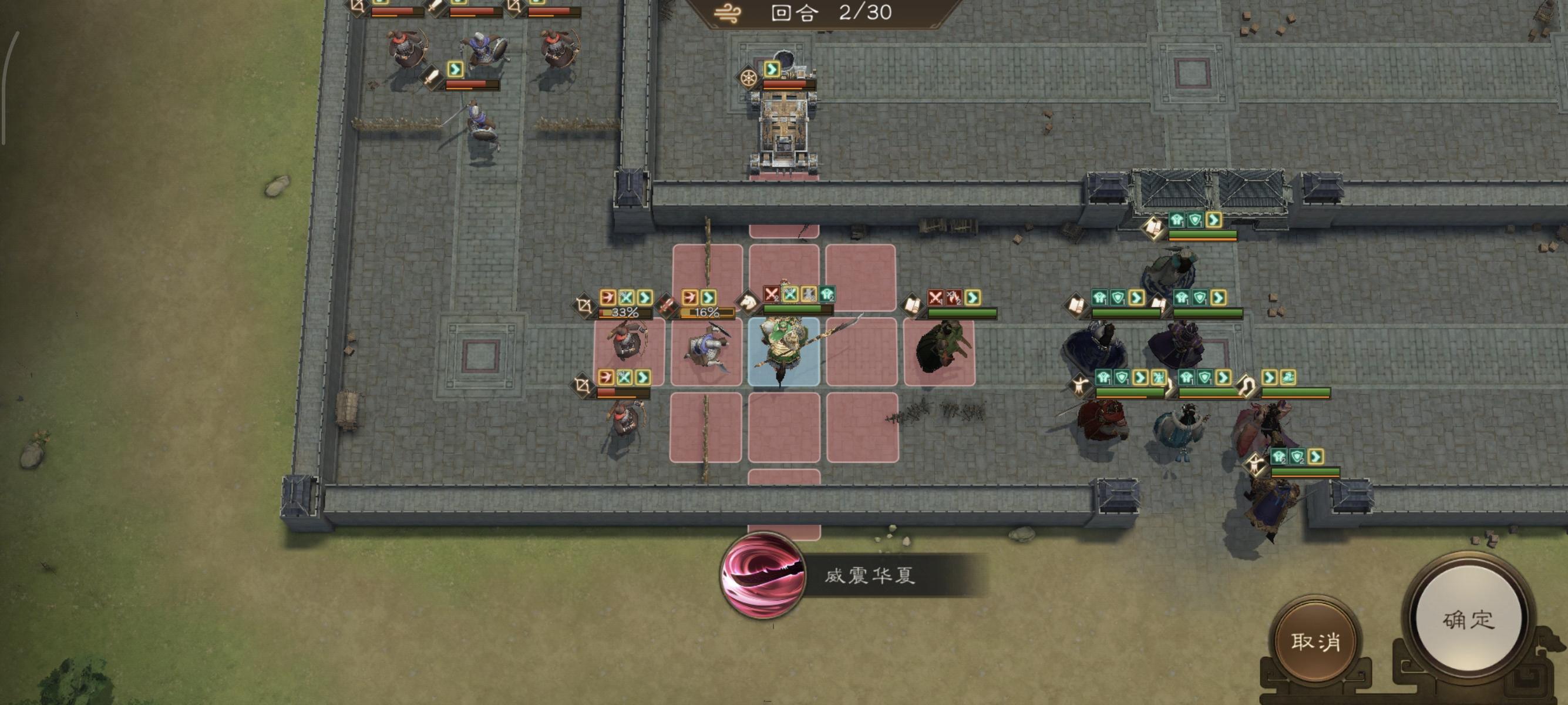The height and width of the screenshot is (705, 1568).
Task: Expand the chevron on the bottom-right purple unit's buff bar
Action: click(x=1316, y=458)
